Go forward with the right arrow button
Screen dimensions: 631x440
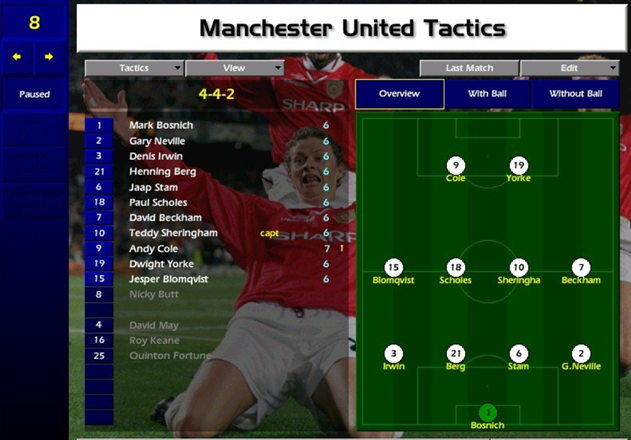[x=49, y=57]
